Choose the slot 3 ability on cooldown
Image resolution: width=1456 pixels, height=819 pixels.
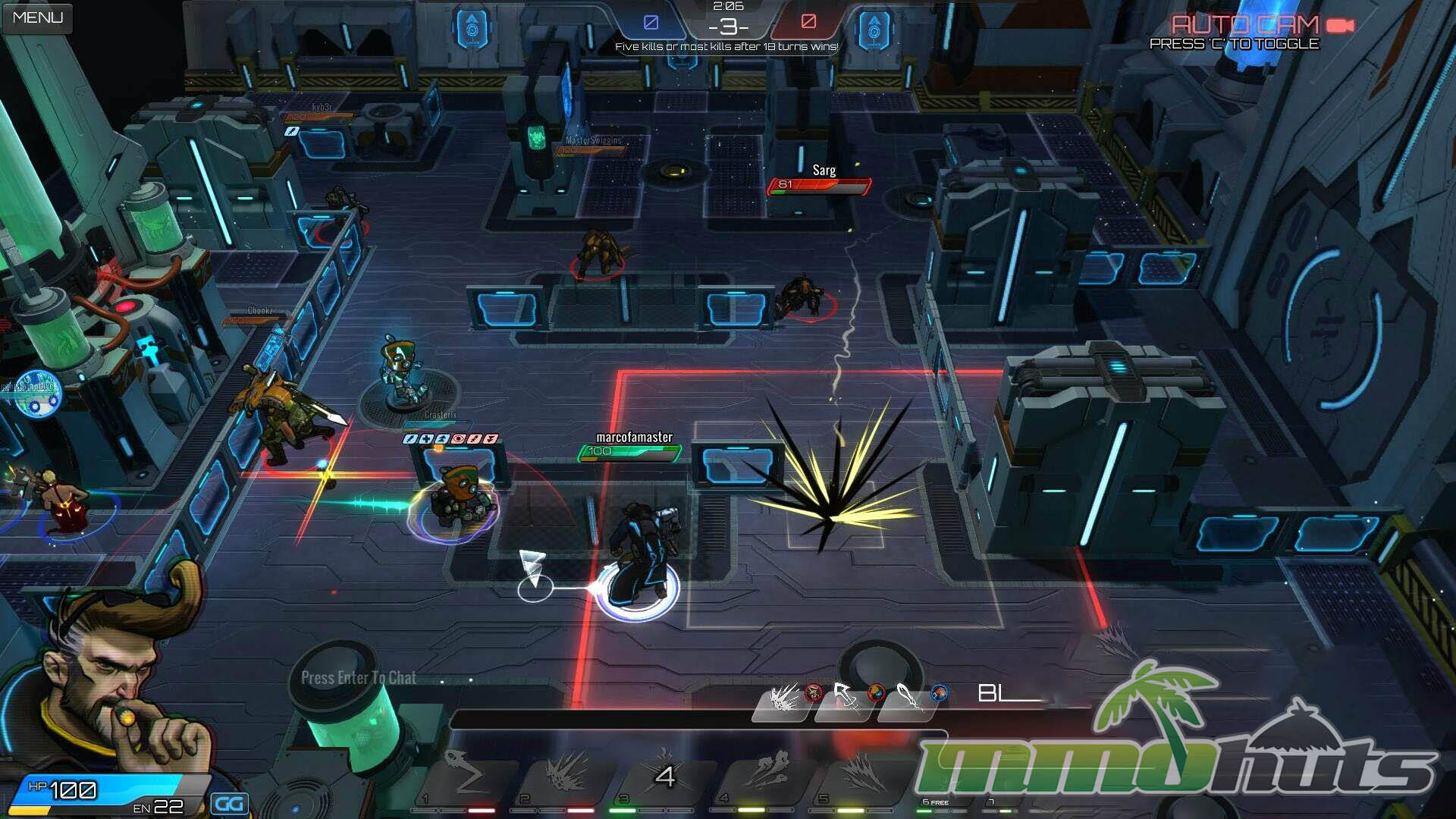[664, 776]
